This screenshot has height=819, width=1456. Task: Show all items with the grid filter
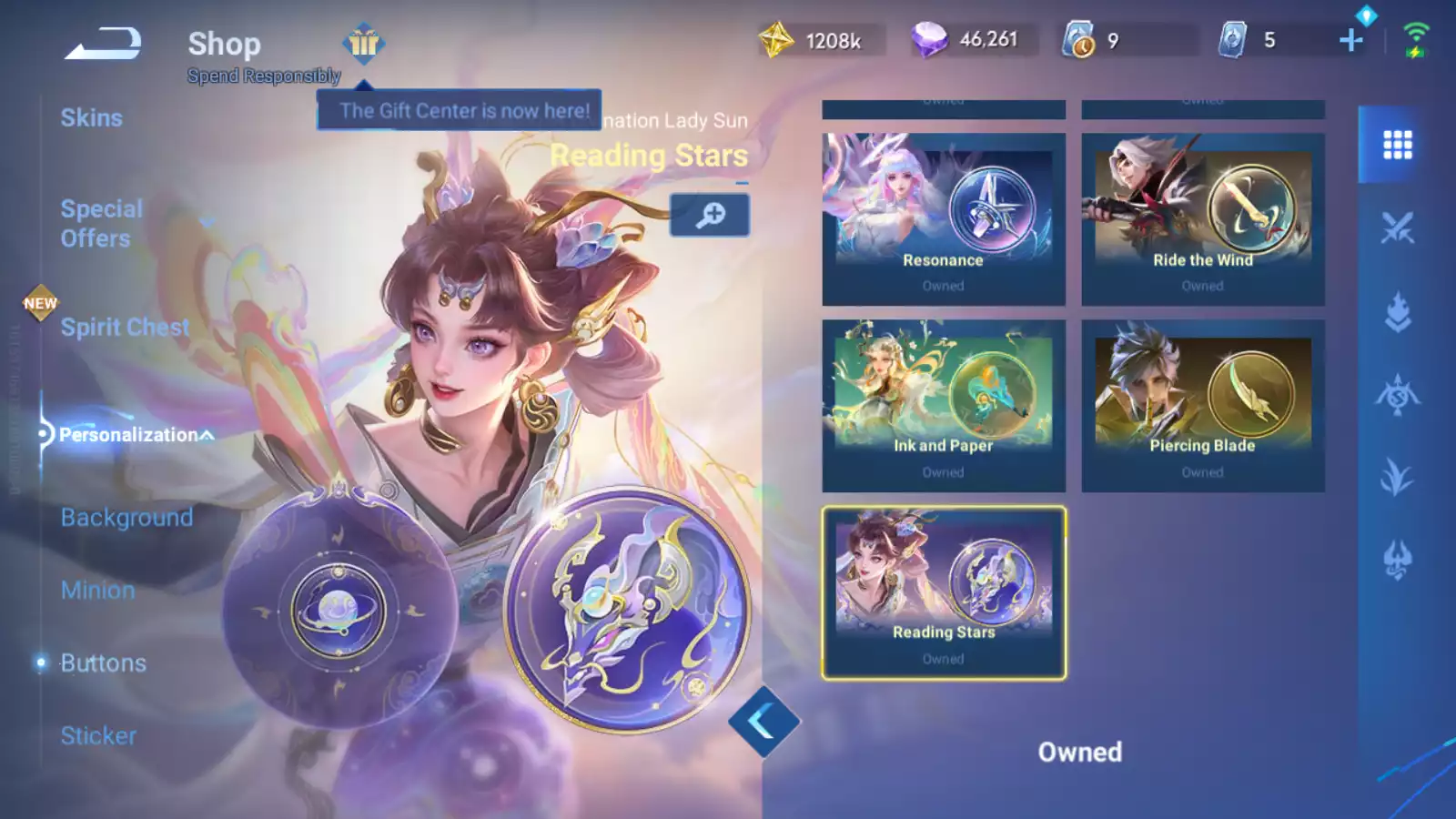[x=1397, y=145]
